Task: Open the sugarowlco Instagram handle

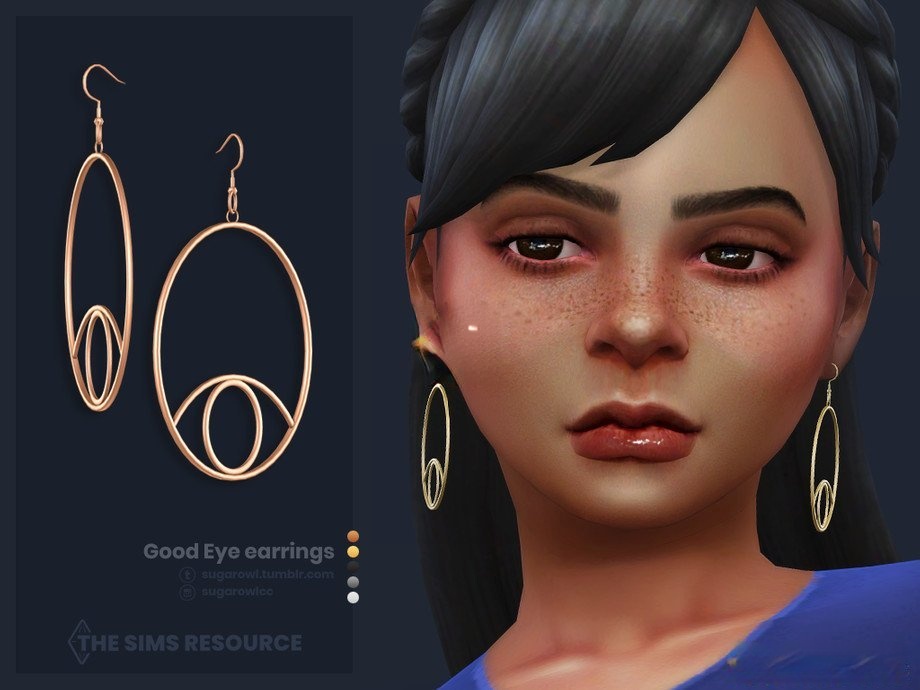Action: 235,592
